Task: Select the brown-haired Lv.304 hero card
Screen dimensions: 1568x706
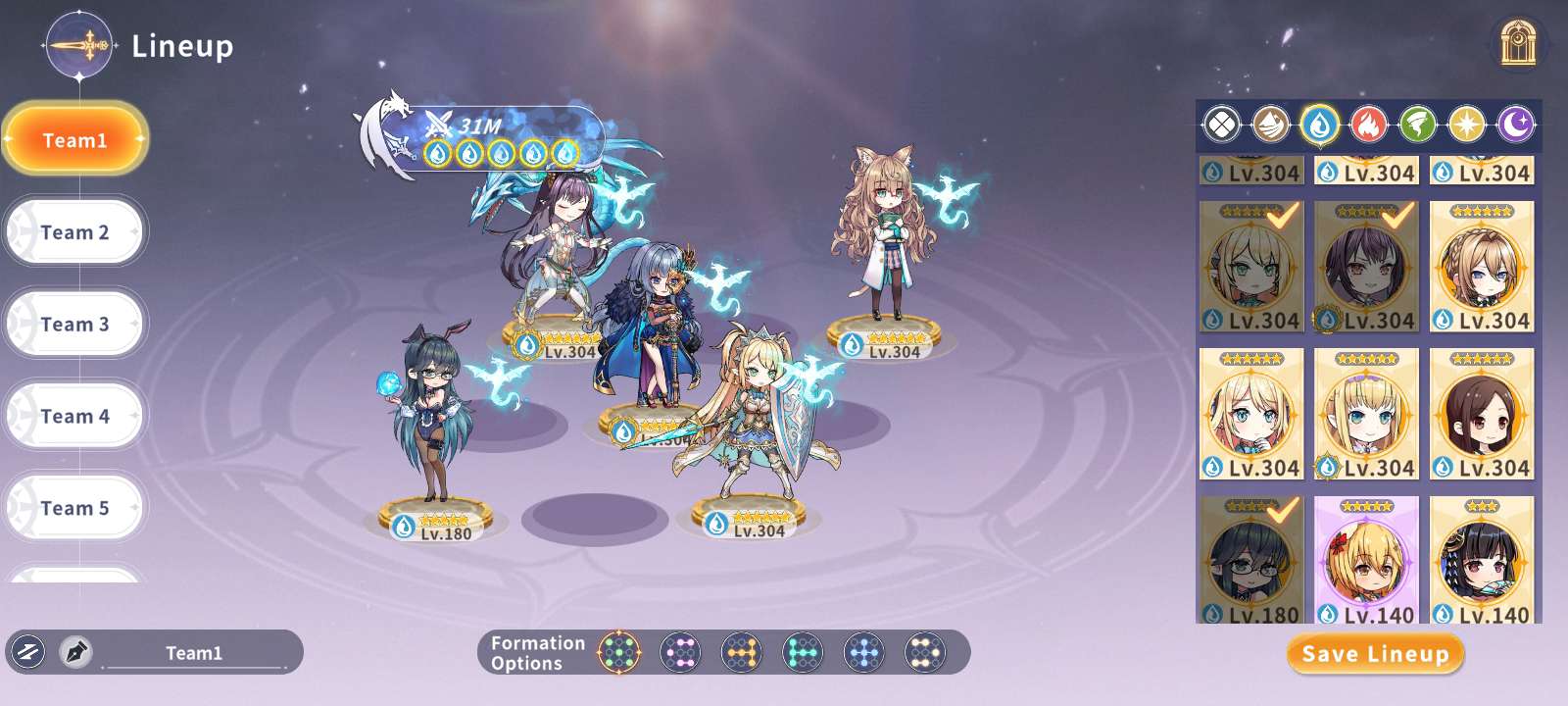Action: [x=1482, y=414]
